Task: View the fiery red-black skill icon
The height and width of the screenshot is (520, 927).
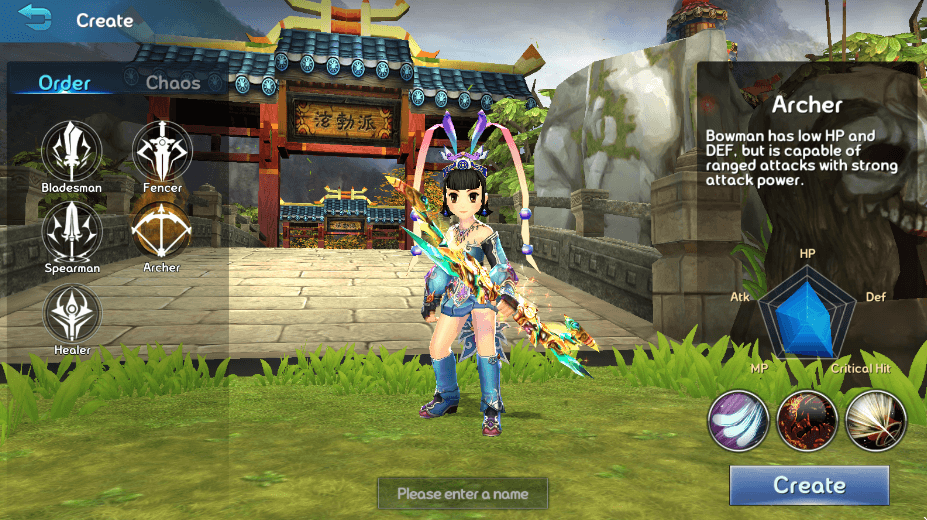Action: tap(807, 419)
